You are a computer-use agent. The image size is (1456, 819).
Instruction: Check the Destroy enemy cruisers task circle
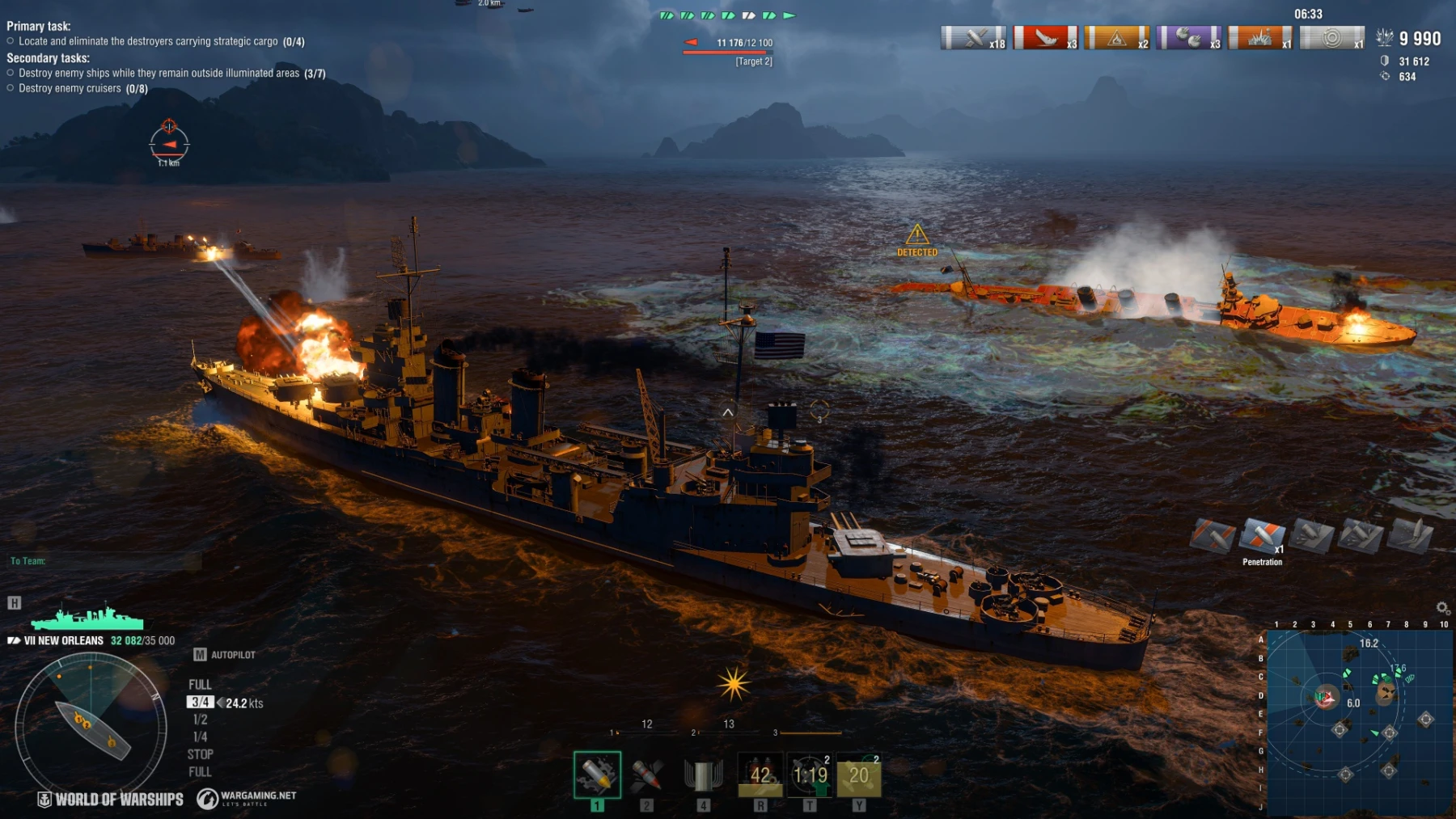point(11,87)
